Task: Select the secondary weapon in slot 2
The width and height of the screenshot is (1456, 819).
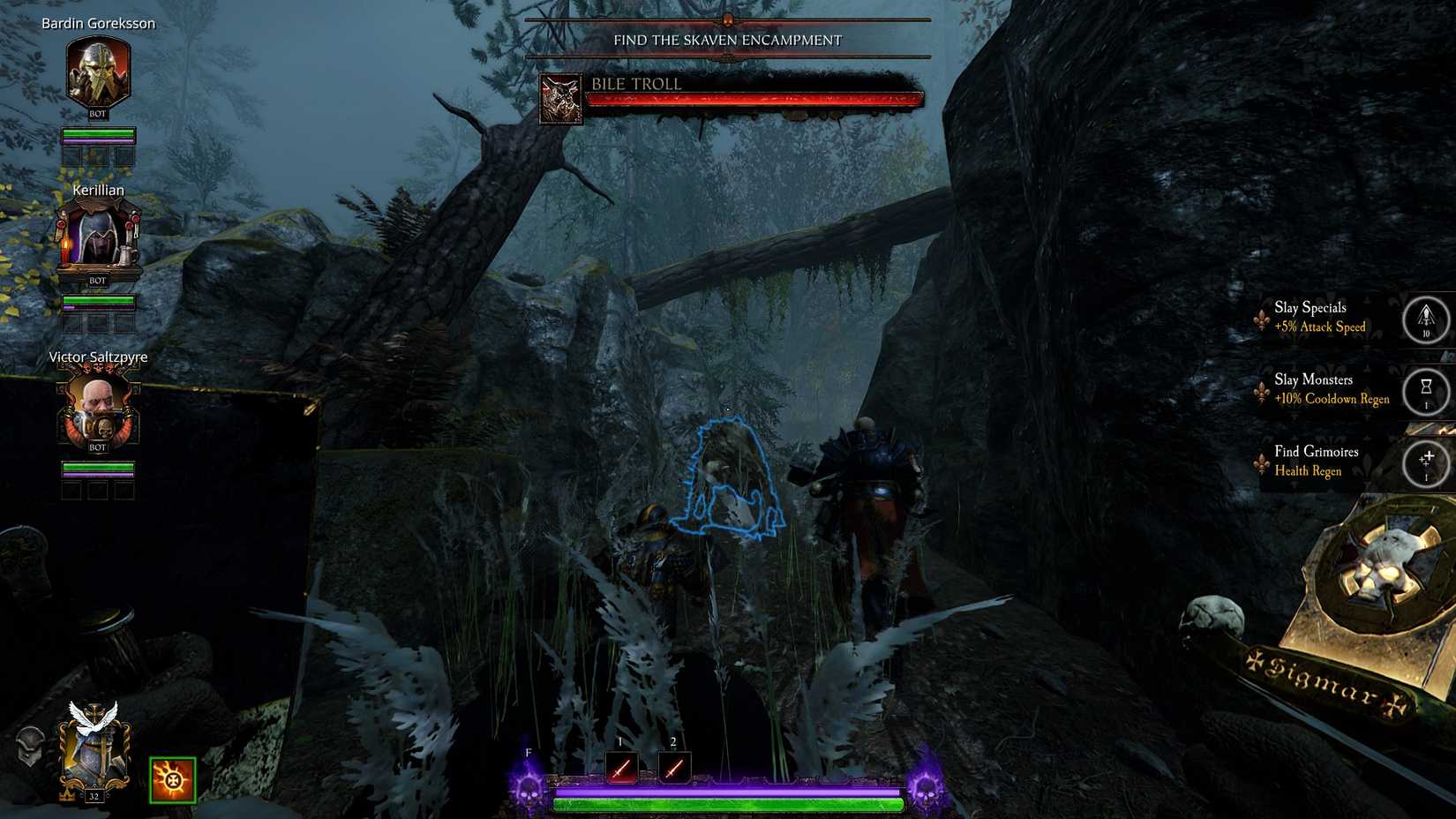Action: tap(674, 767)
